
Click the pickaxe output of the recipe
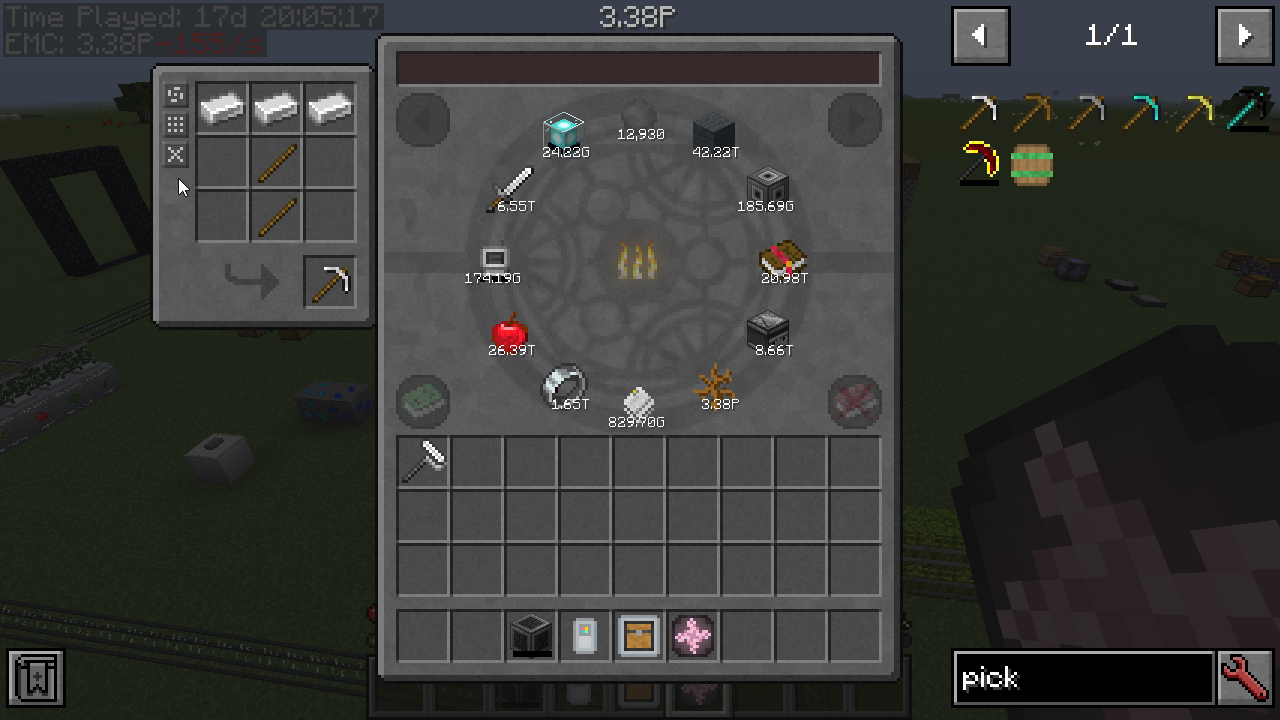(330, 282)
